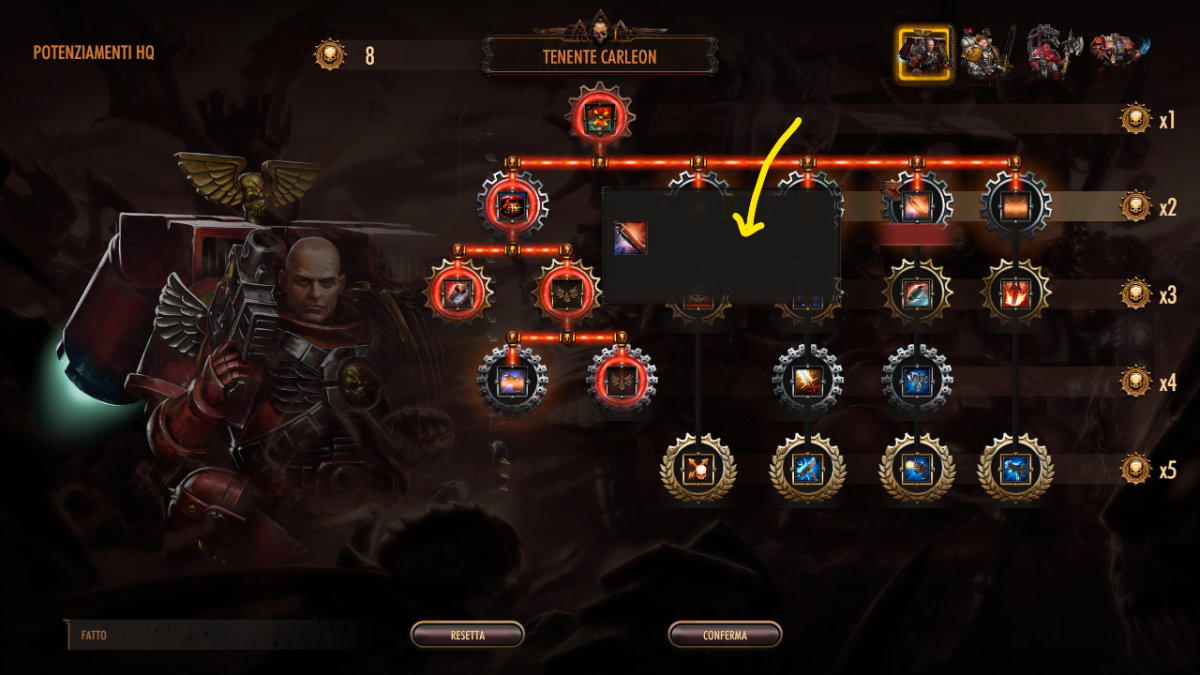Choose the axe-wielding techmarine hero portrait

tap(1054, 51)
